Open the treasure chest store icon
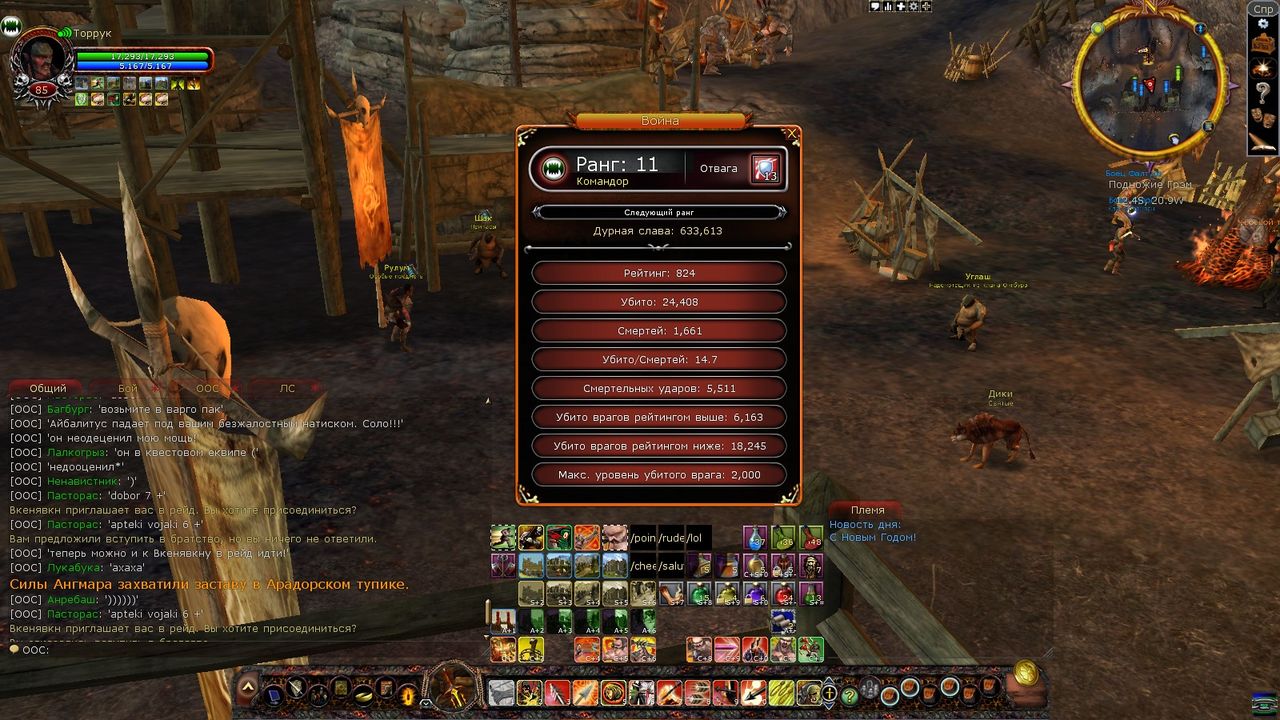This screenshot has width=1280, height=720. [x=1263, y=45]
